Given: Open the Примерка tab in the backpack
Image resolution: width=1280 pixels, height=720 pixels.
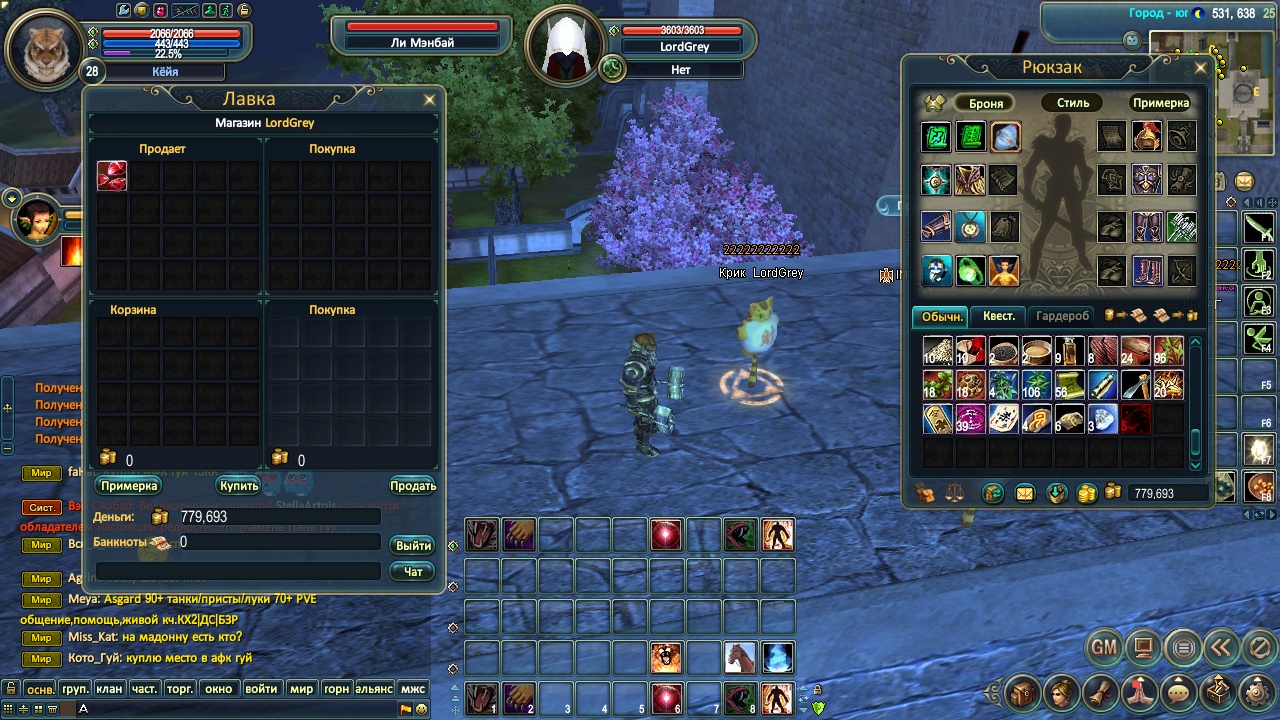Looking at the screenshot, I should pyautogui.click(x=1160, y=103).
